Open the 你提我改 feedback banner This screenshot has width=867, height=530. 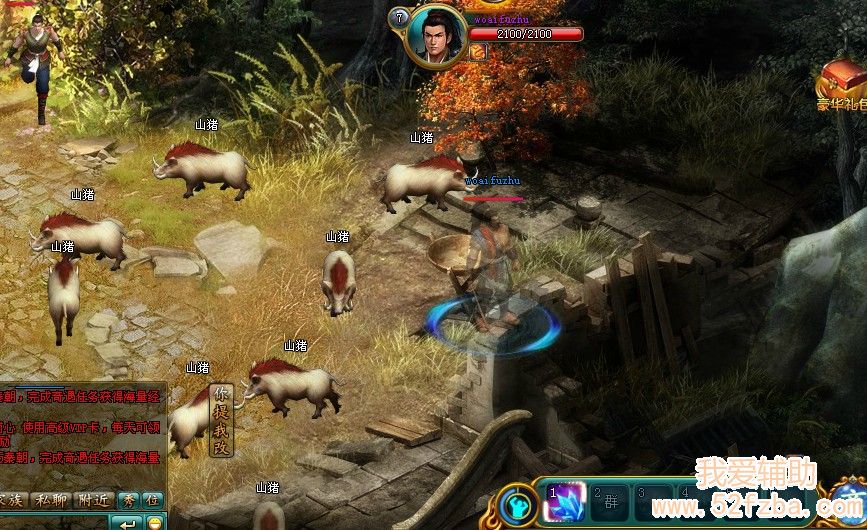click(221, 420)
